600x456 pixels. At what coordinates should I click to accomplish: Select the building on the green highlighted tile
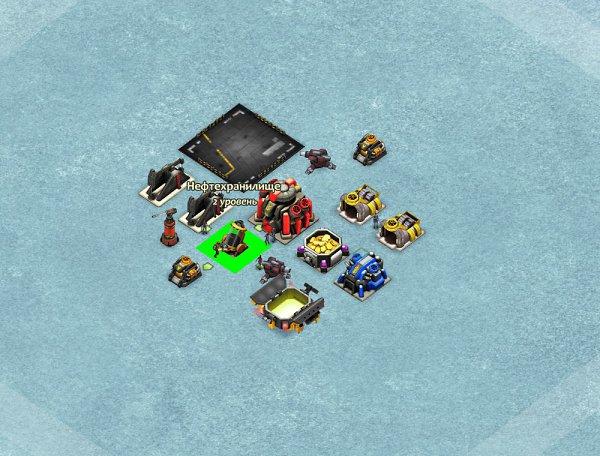pyautogui.click(x=232, y=242)
